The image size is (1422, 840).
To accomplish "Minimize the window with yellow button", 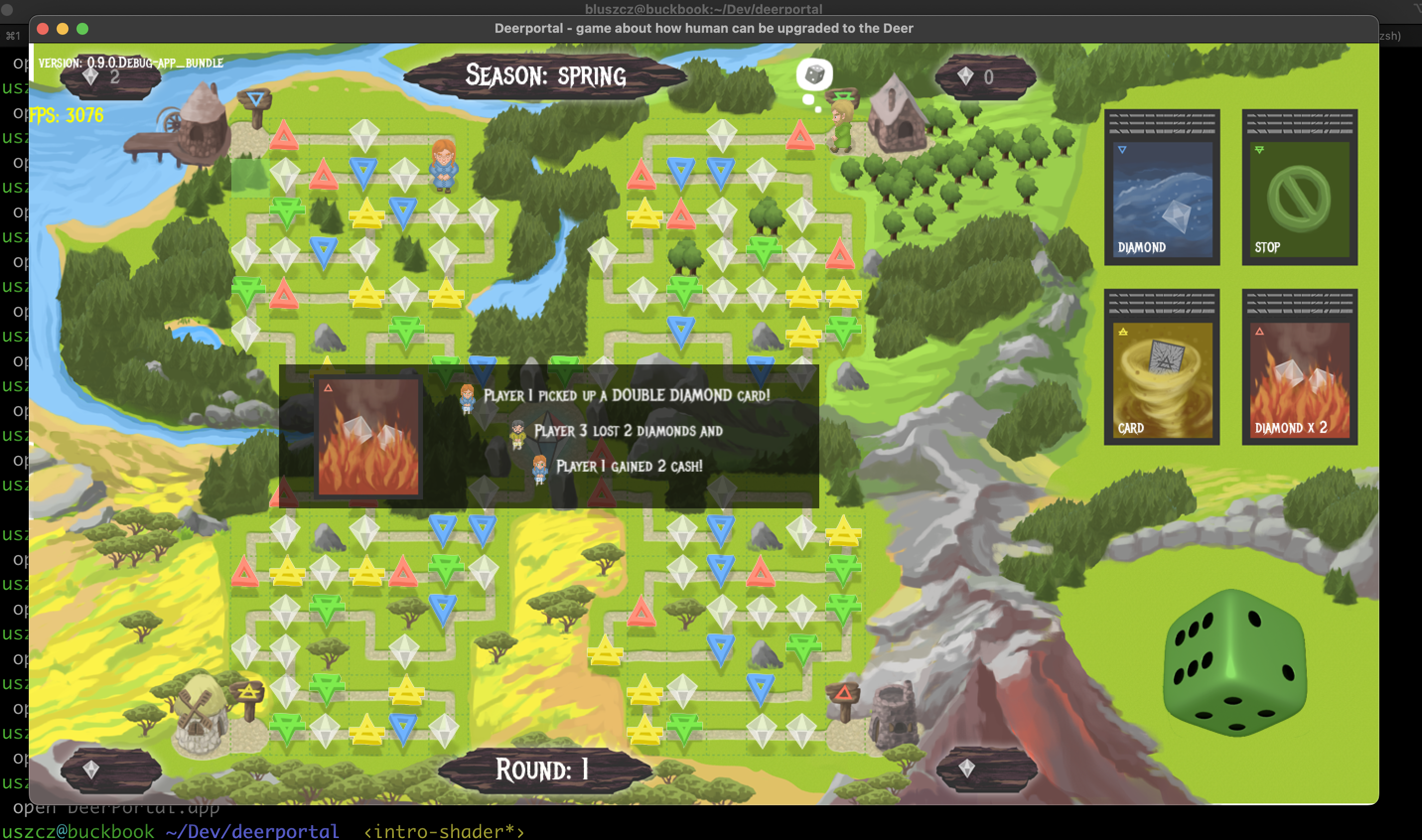I will coord(62,29).
